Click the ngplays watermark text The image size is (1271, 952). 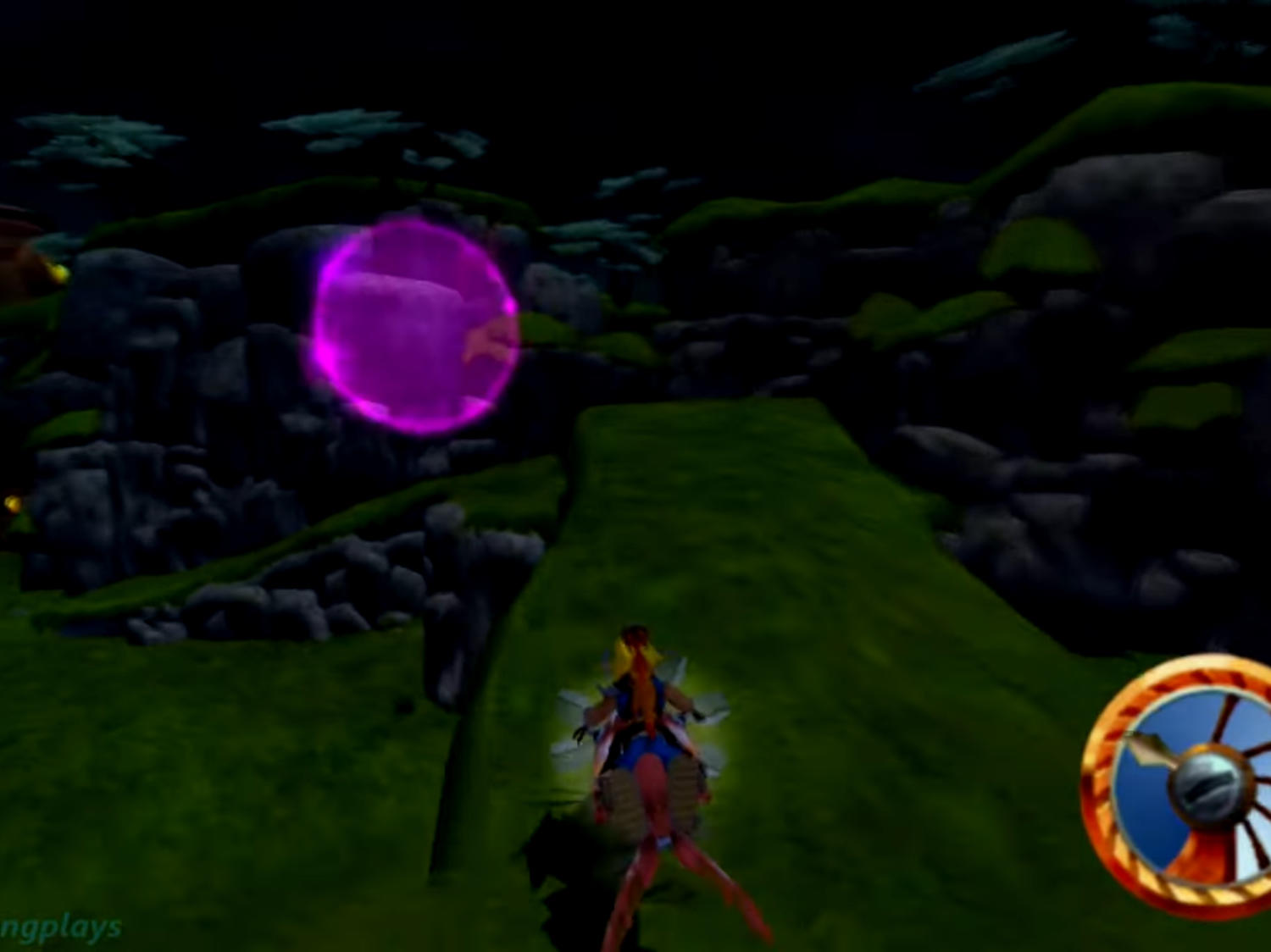[x=59, y=928]
